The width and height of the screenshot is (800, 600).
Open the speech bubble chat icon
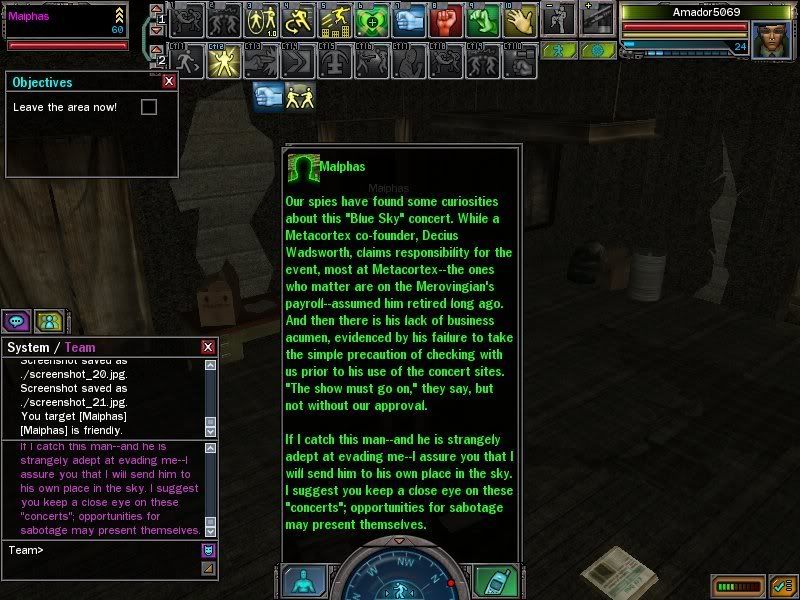coord(16,321)
